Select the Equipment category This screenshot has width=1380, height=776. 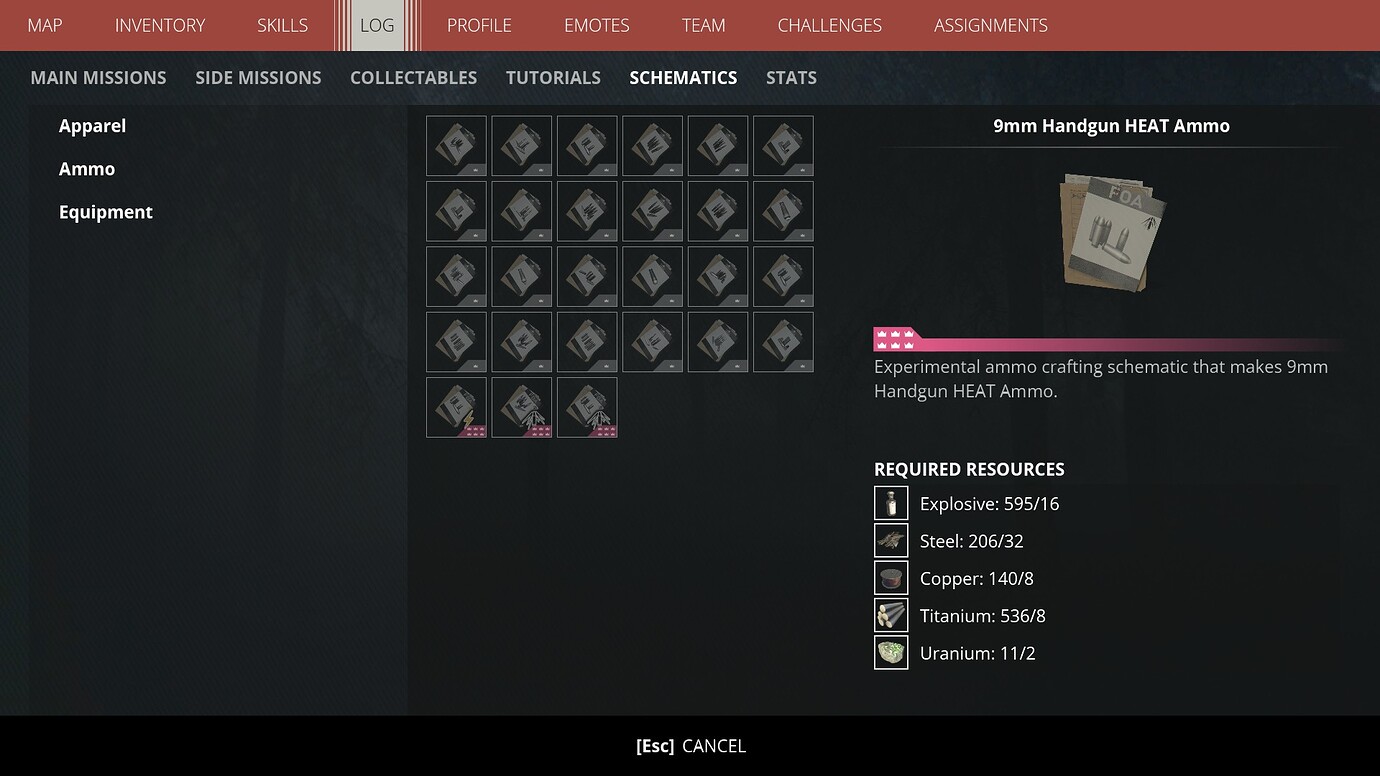tap(105, 211)
